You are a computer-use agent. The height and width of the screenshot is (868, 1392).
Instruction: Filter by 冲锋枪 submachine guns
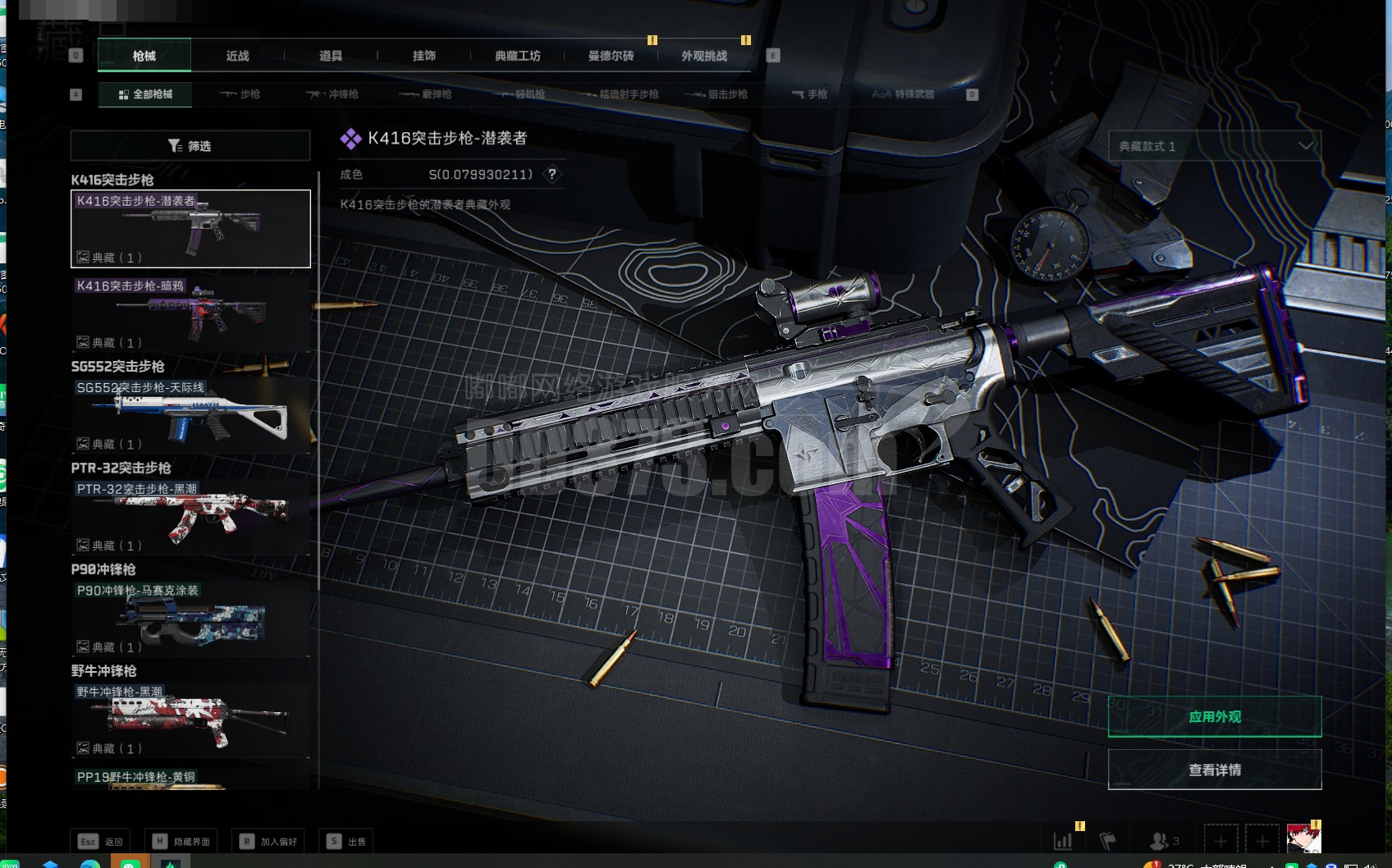coord(332,94)
